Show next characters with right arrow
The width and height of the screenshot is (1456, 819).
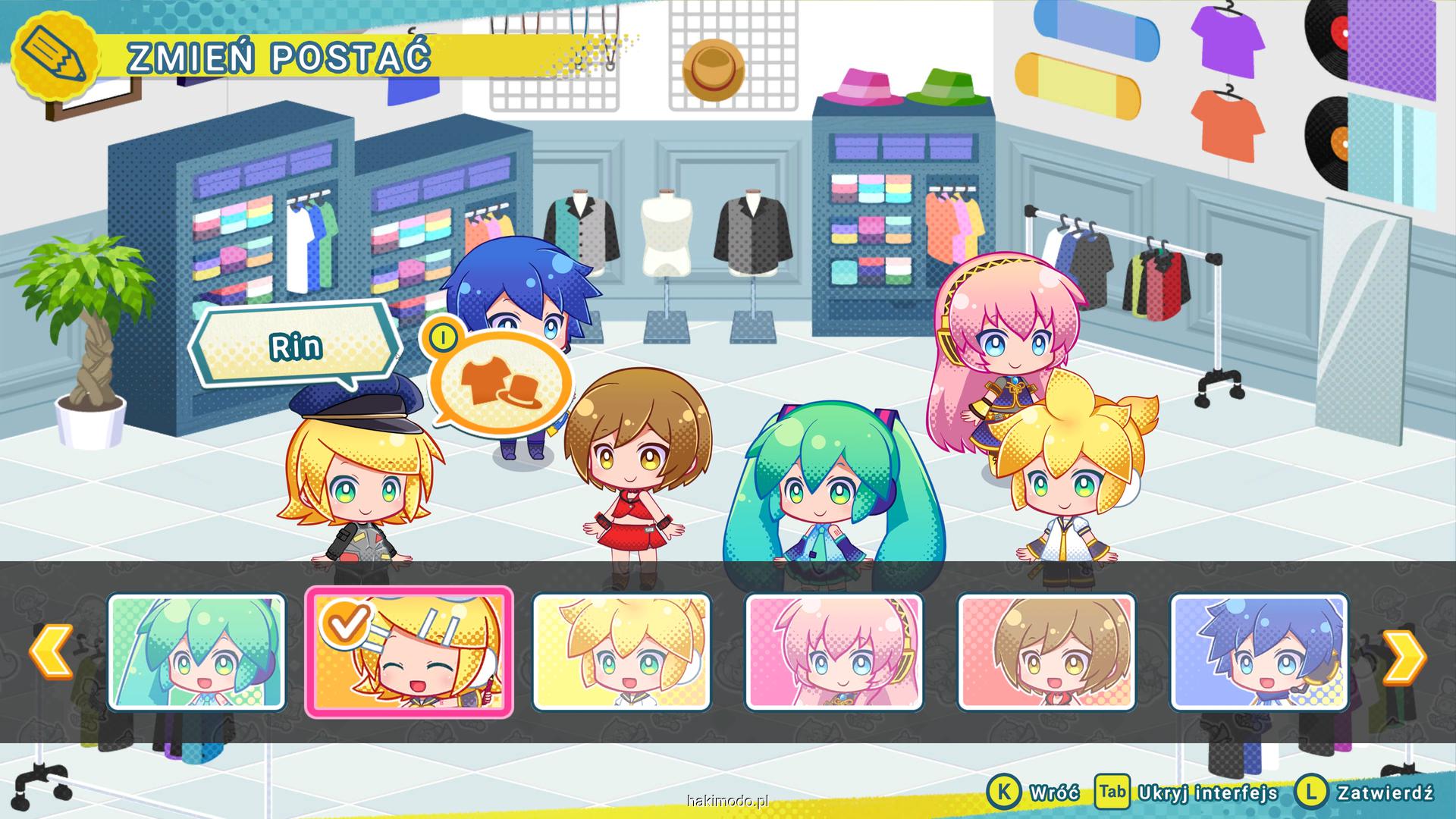click(1404, 652)
